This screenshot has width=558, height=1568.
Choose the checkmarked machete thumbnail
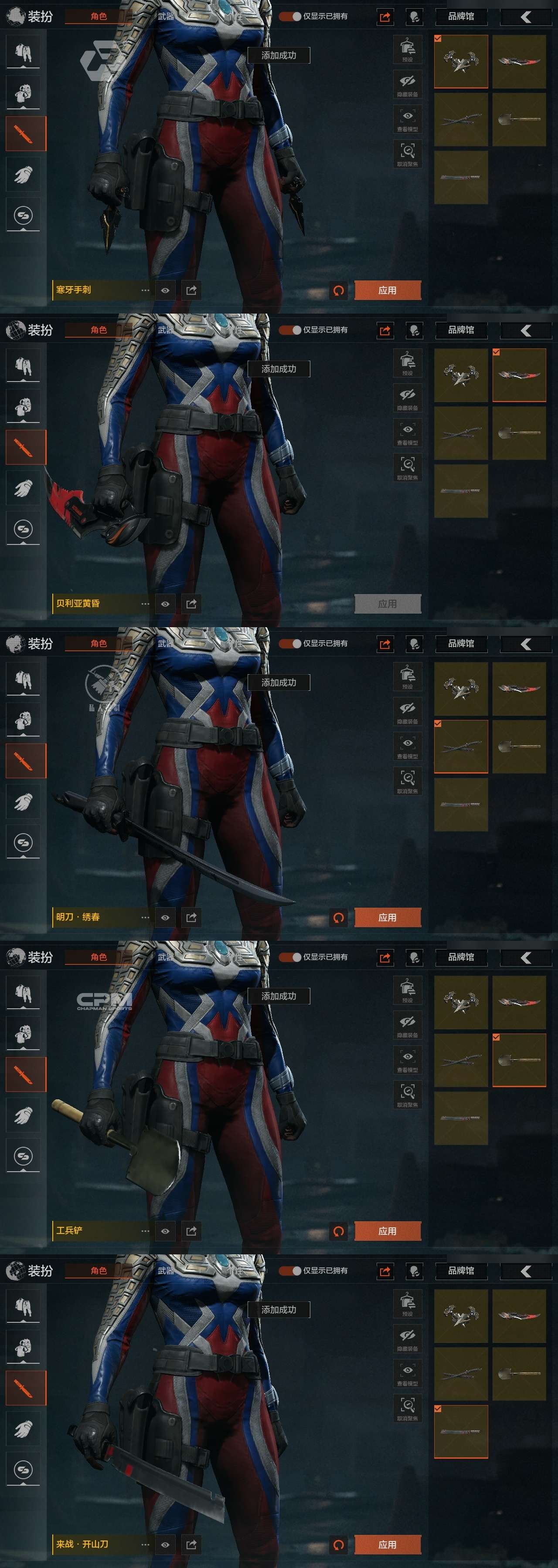pyautogui.click(x=460, y=1432)
